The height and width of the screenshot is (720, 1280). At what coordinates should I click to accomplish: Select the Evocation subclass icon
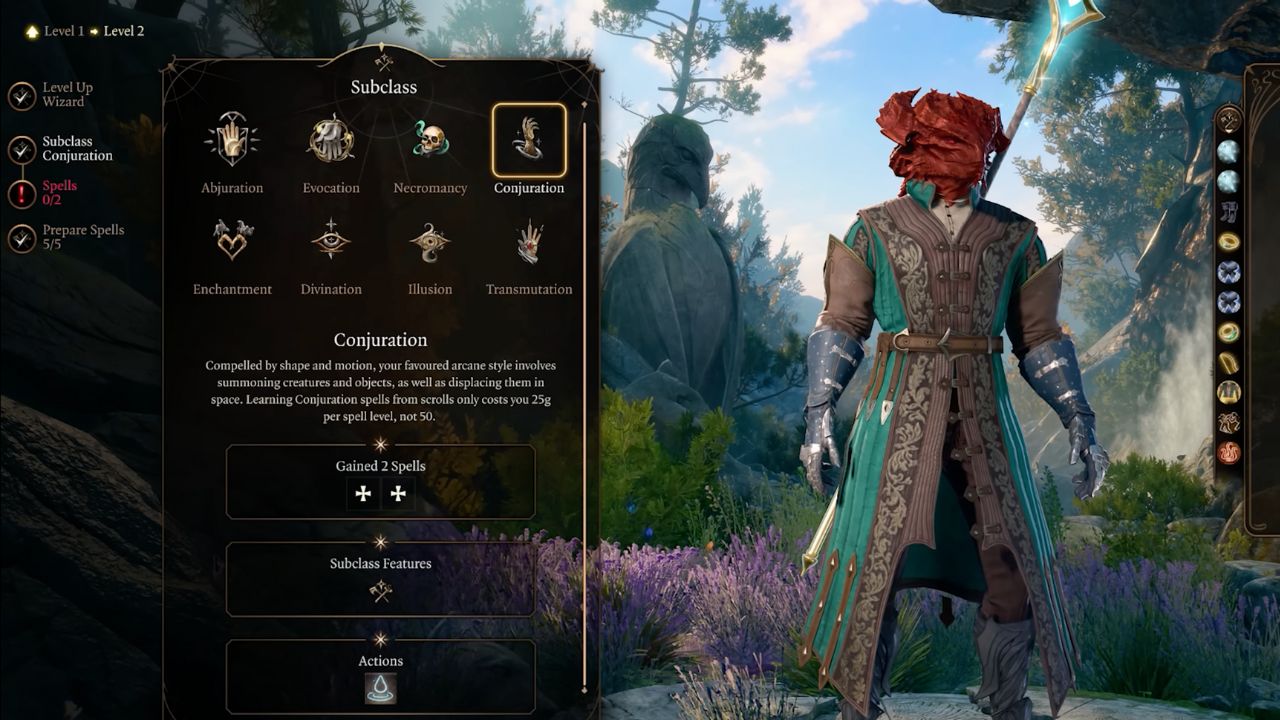[330, 140]
